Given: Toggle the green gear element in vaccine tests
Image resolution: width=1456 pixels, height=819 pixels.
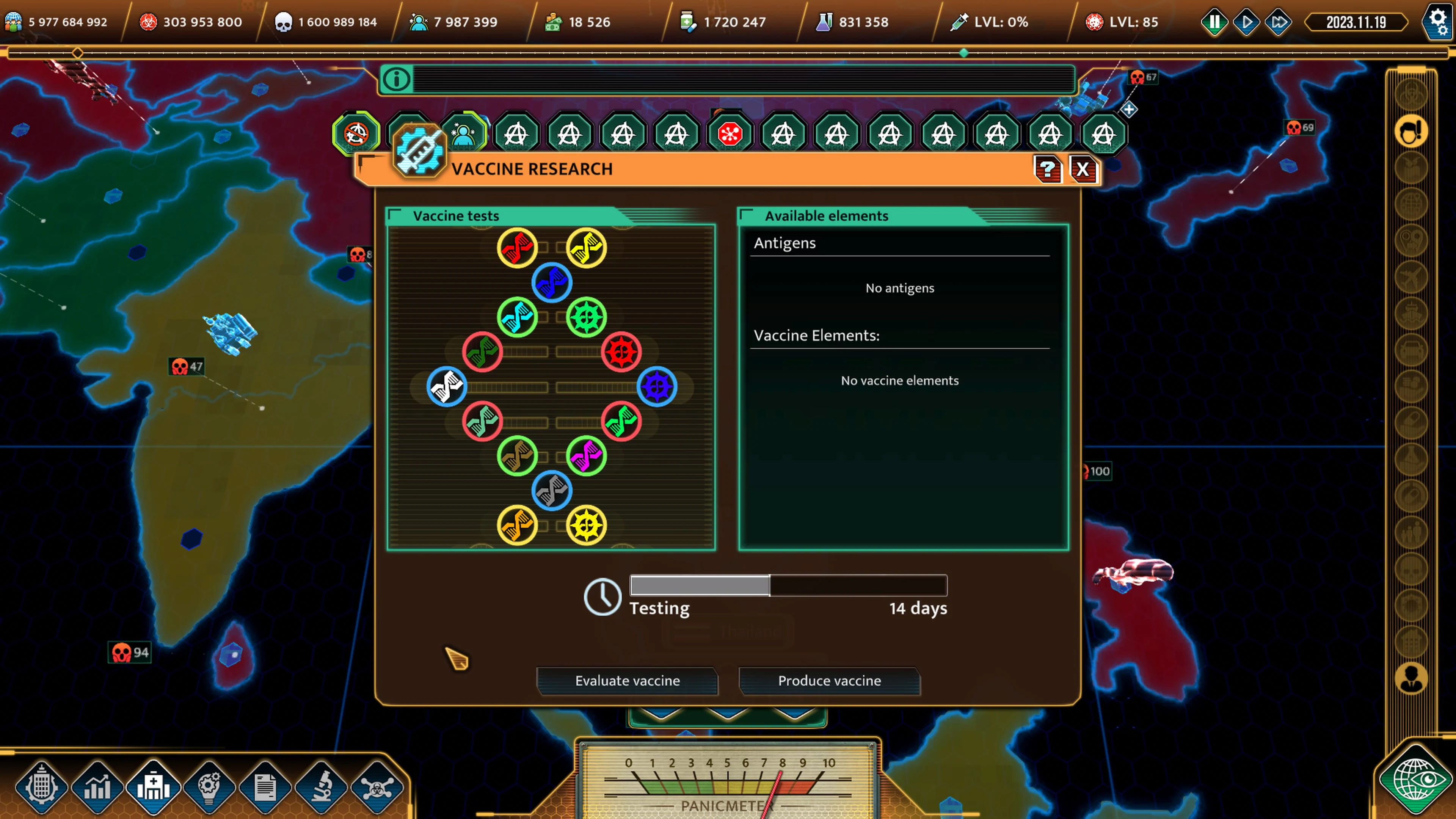Looking at the screenshot, I should tap(587, 317).
